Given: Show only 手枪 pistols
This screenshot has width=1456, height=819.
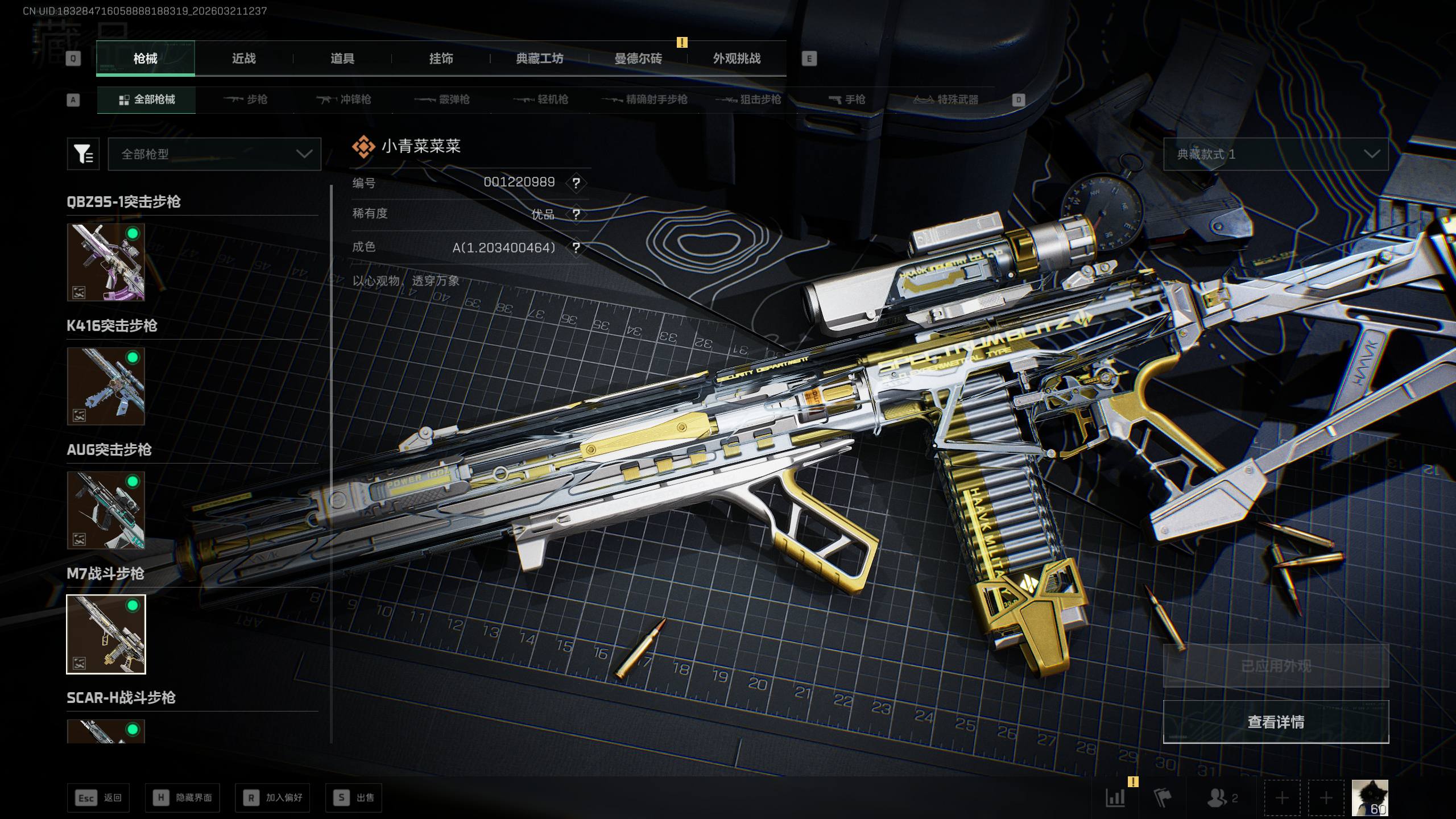Looking at the screenshot, I should pos(847,100).
